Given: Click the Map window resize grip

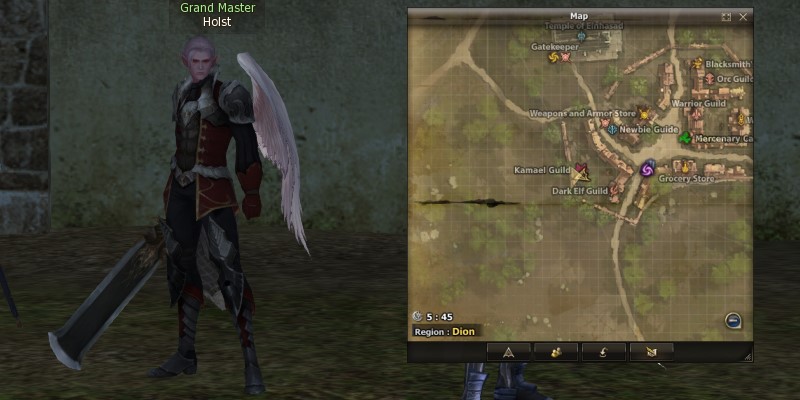Looking at the screenshot, I should 748,357.
